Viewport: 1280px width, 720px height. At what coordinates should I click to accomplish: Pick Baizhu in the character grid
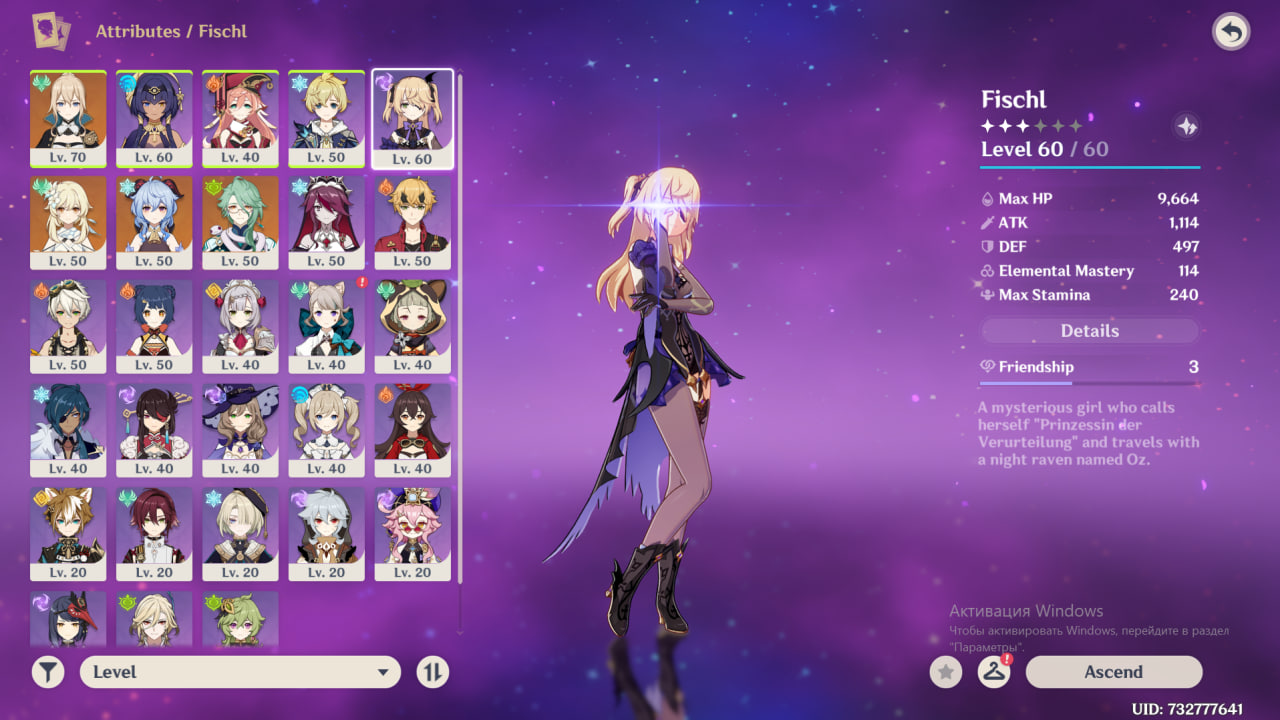240,222
